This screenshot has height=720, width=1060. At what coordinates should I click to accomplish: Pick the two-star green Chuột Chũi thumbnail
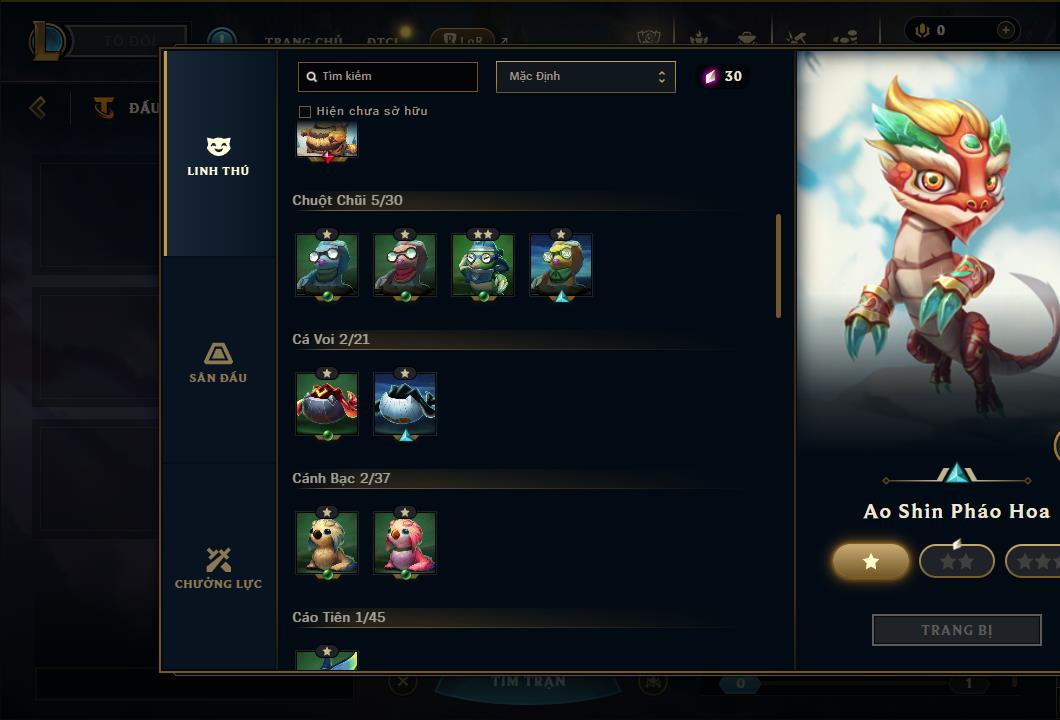click(483, 266)
